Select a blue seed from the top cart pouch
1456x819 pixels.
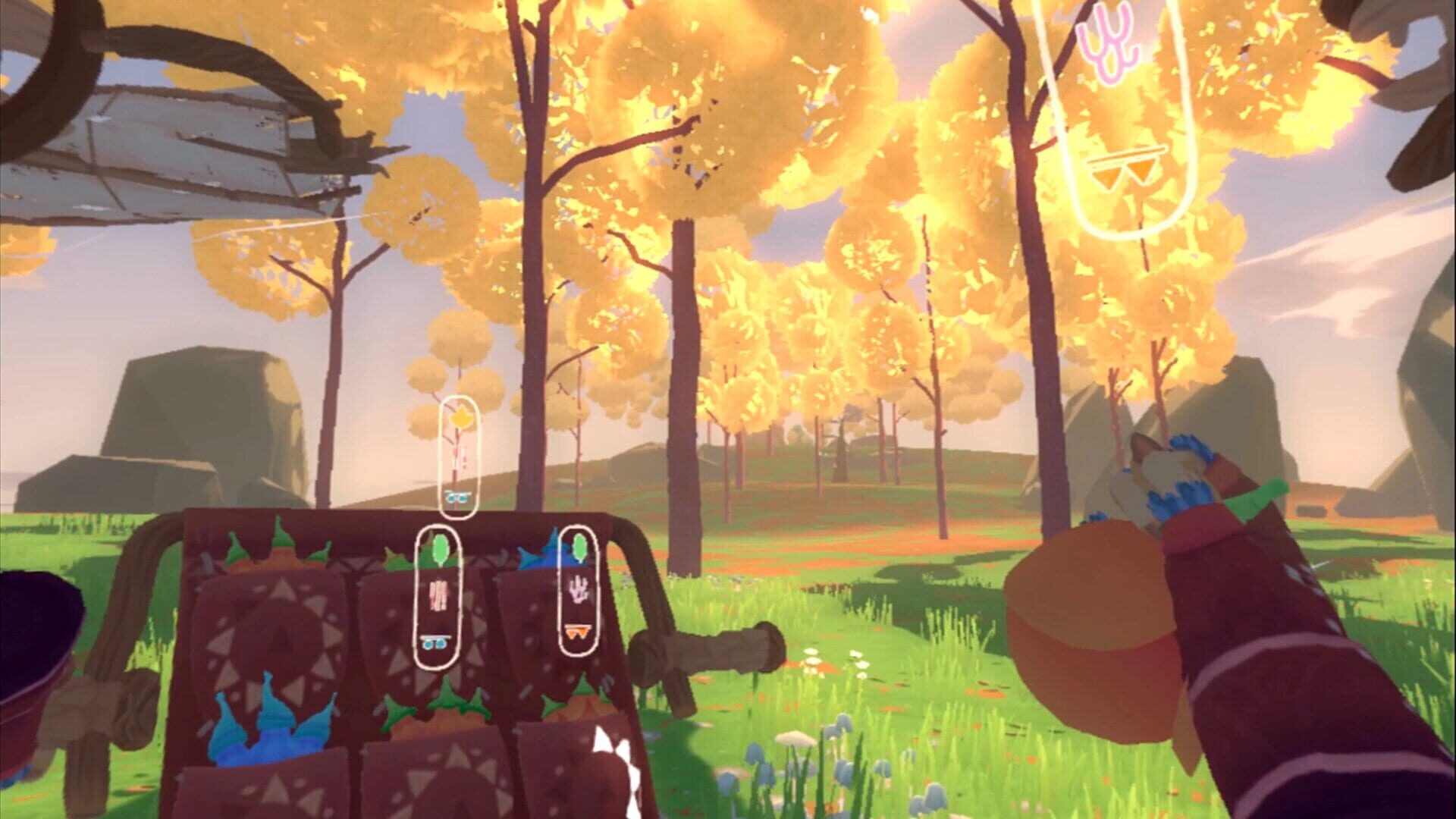[x=554, y=557]
